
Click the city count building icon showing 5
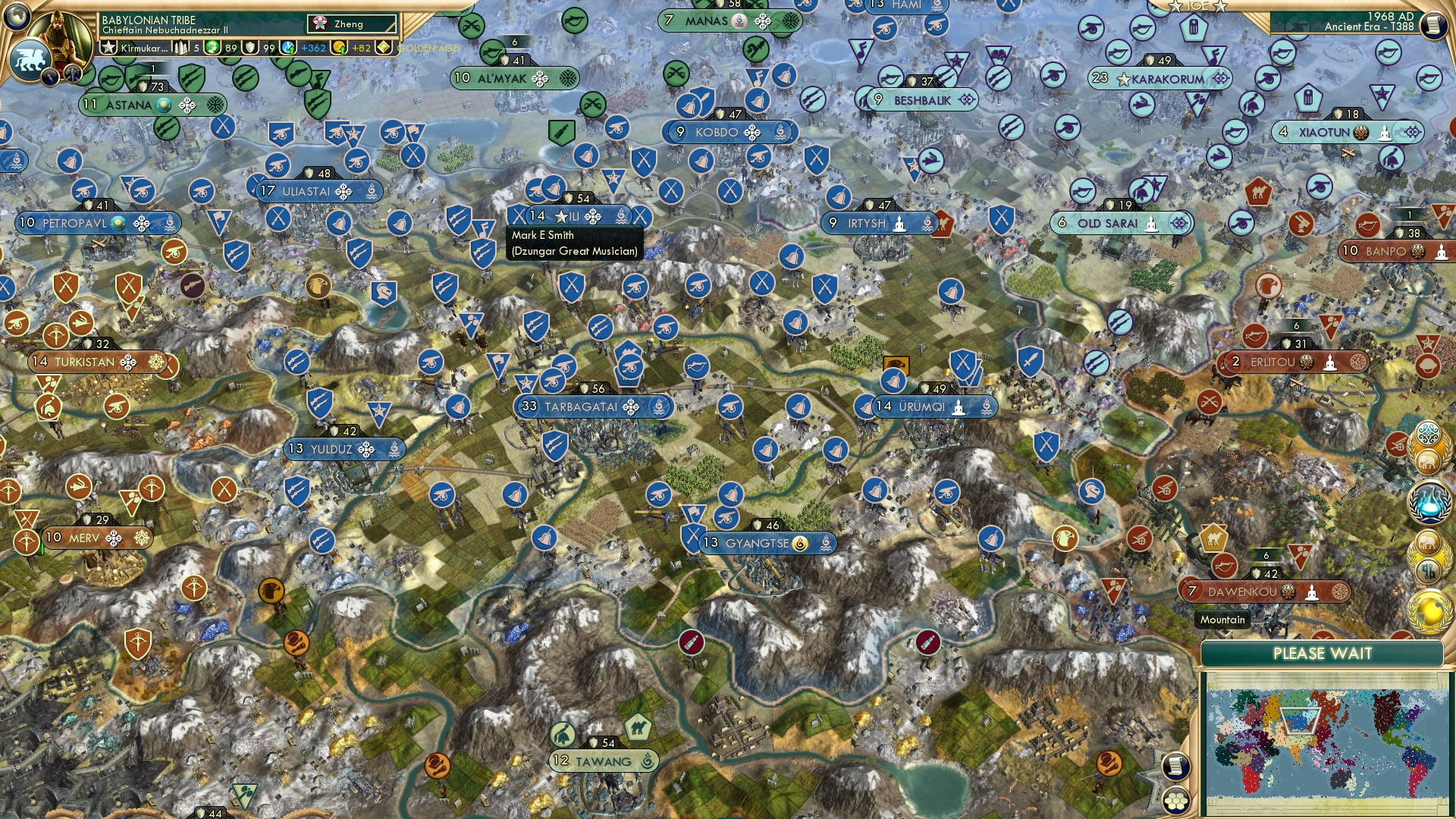(180, 48)
